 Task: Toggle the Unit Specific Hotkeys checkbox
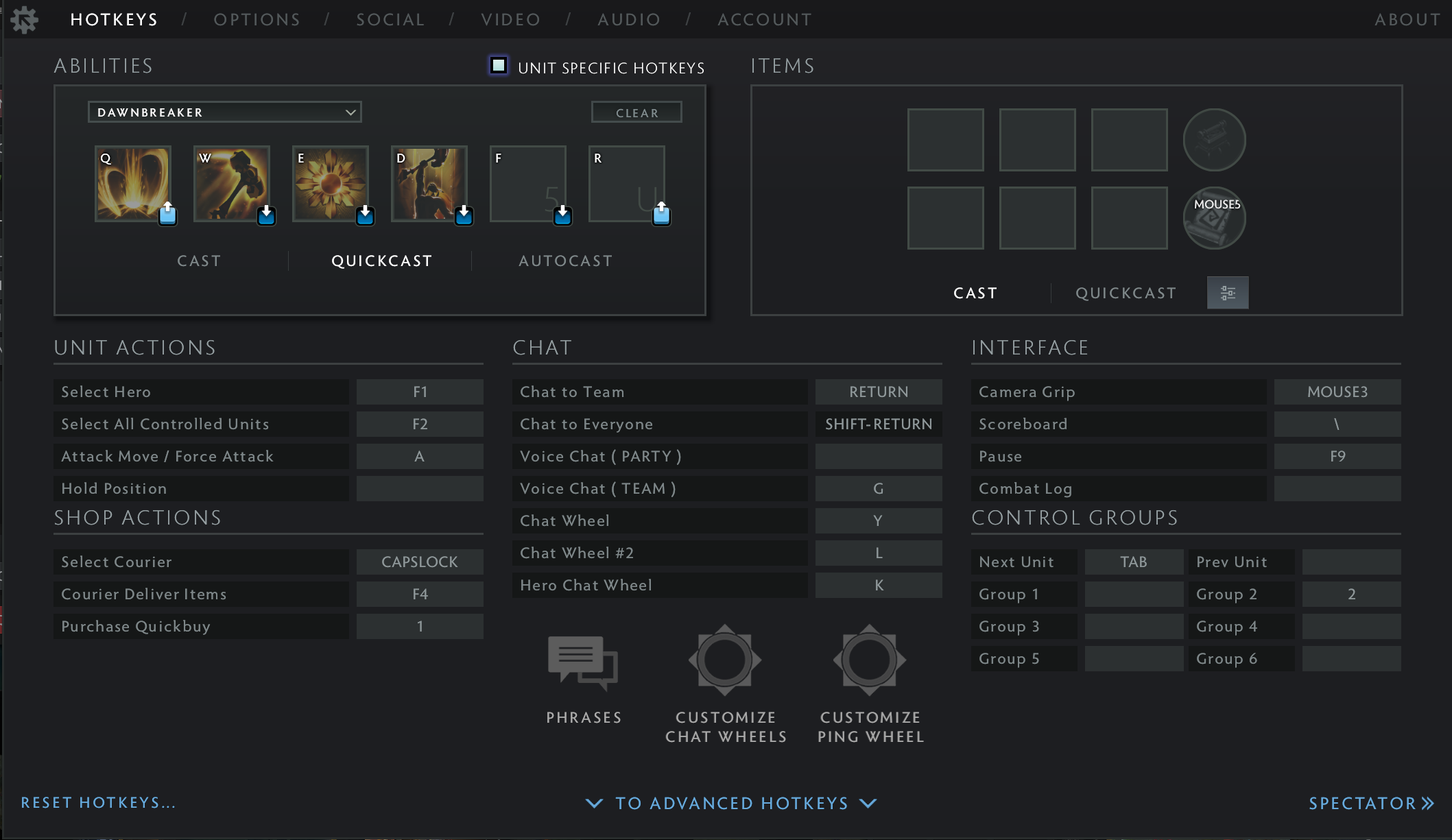[x=499, y=66]
